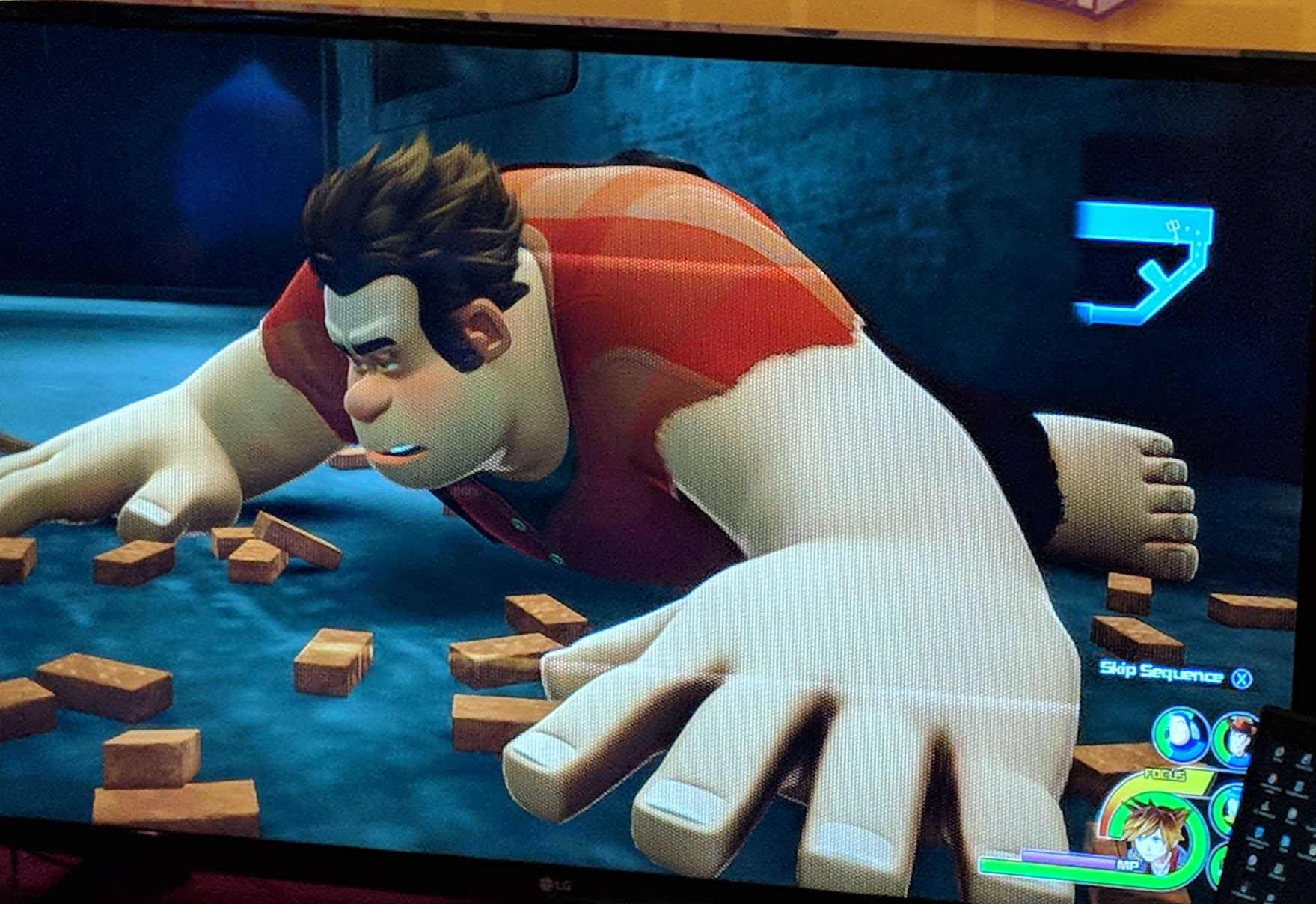The width and height of the screenshot is (1316, 904).
Task: Click the X button icon beside Skip Sequence
Action: pyautogui.click(x=1241, y=679)
